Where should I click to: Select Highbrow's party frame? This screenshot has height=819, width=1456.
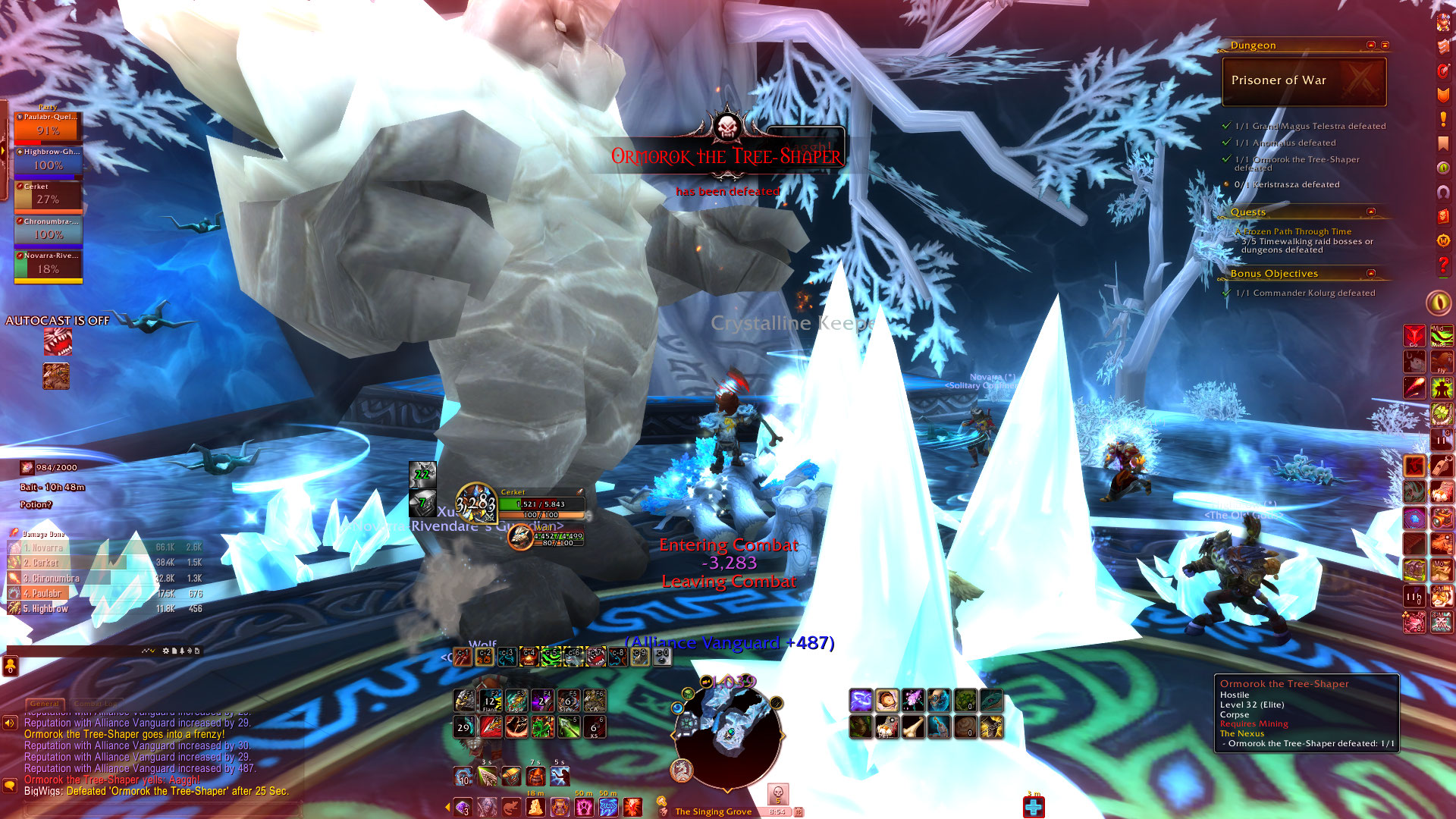point(48,161)
